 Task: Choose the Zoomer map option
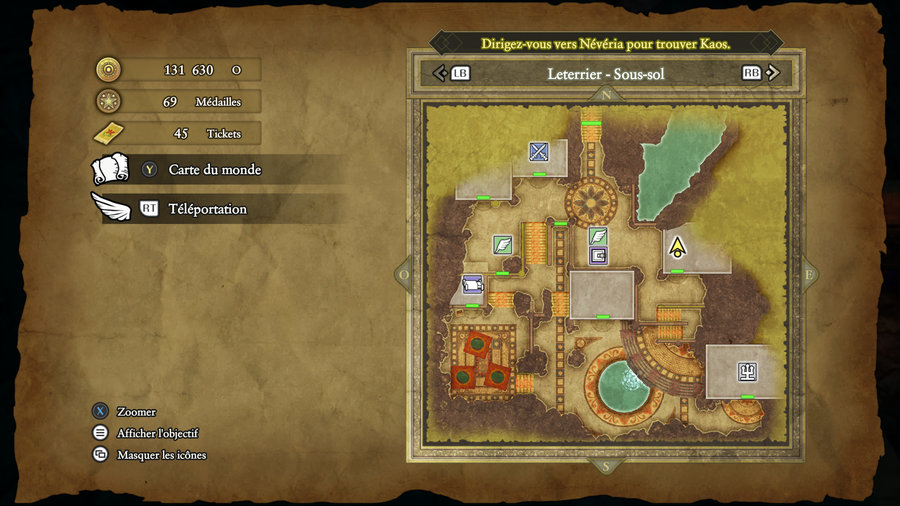[136, 411]
